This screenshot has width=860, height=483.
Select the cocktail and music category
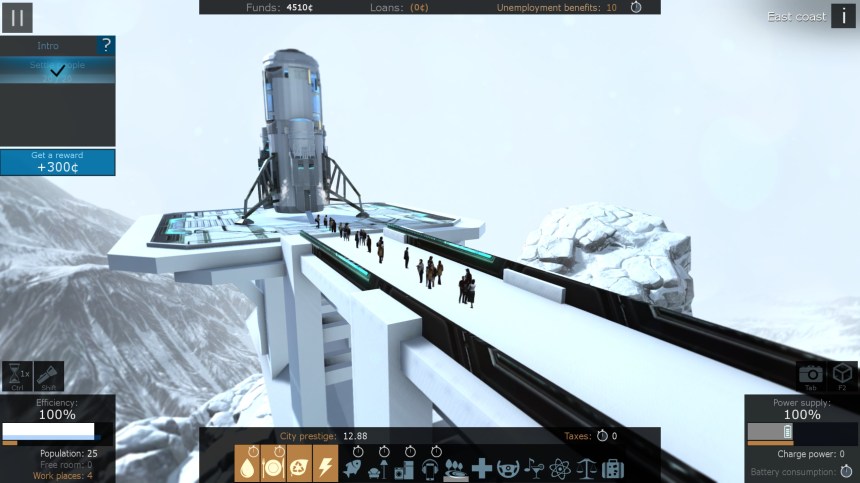pyautogui.click(x=534, y=468)
